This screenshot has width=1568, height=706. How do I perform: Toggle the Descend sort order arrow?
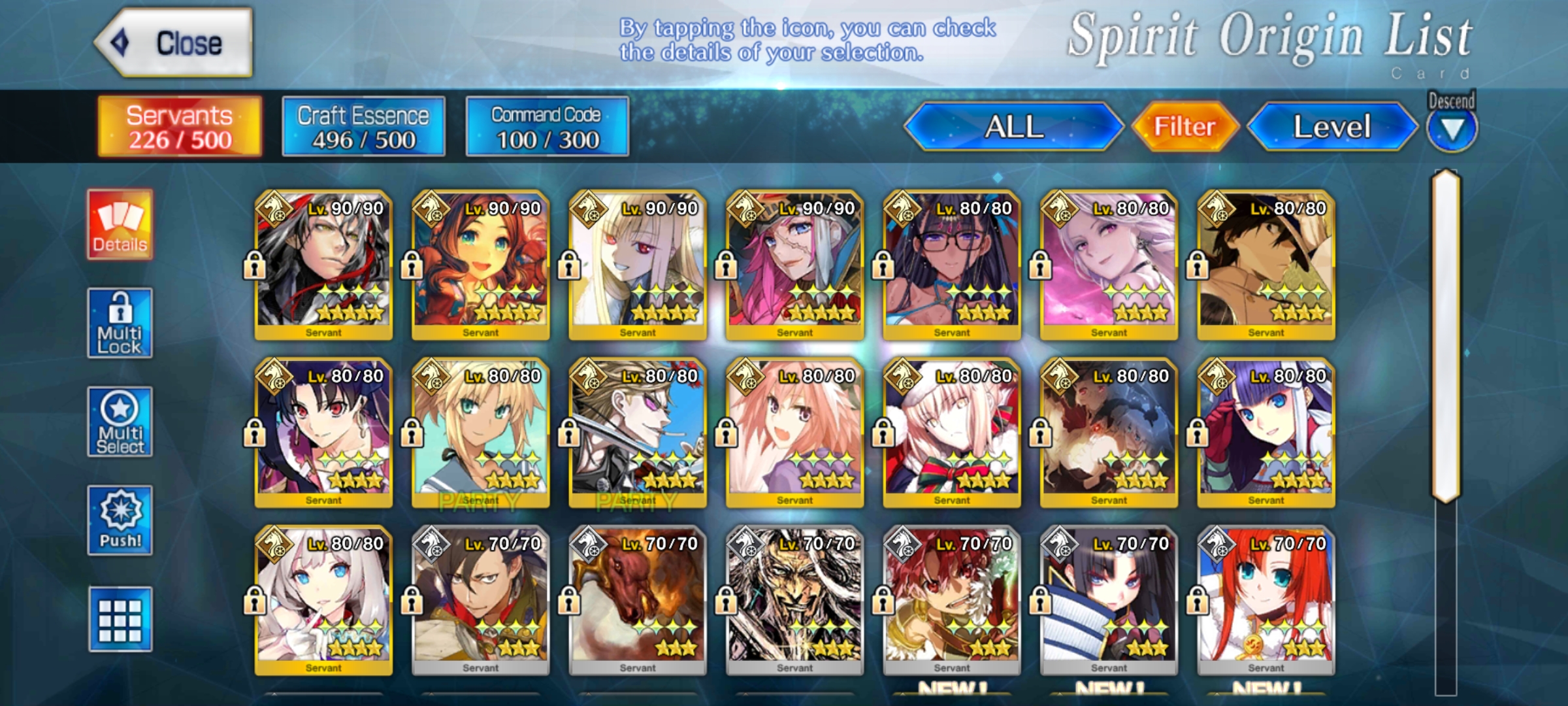pyautogui.click(x=1451, y=129)
